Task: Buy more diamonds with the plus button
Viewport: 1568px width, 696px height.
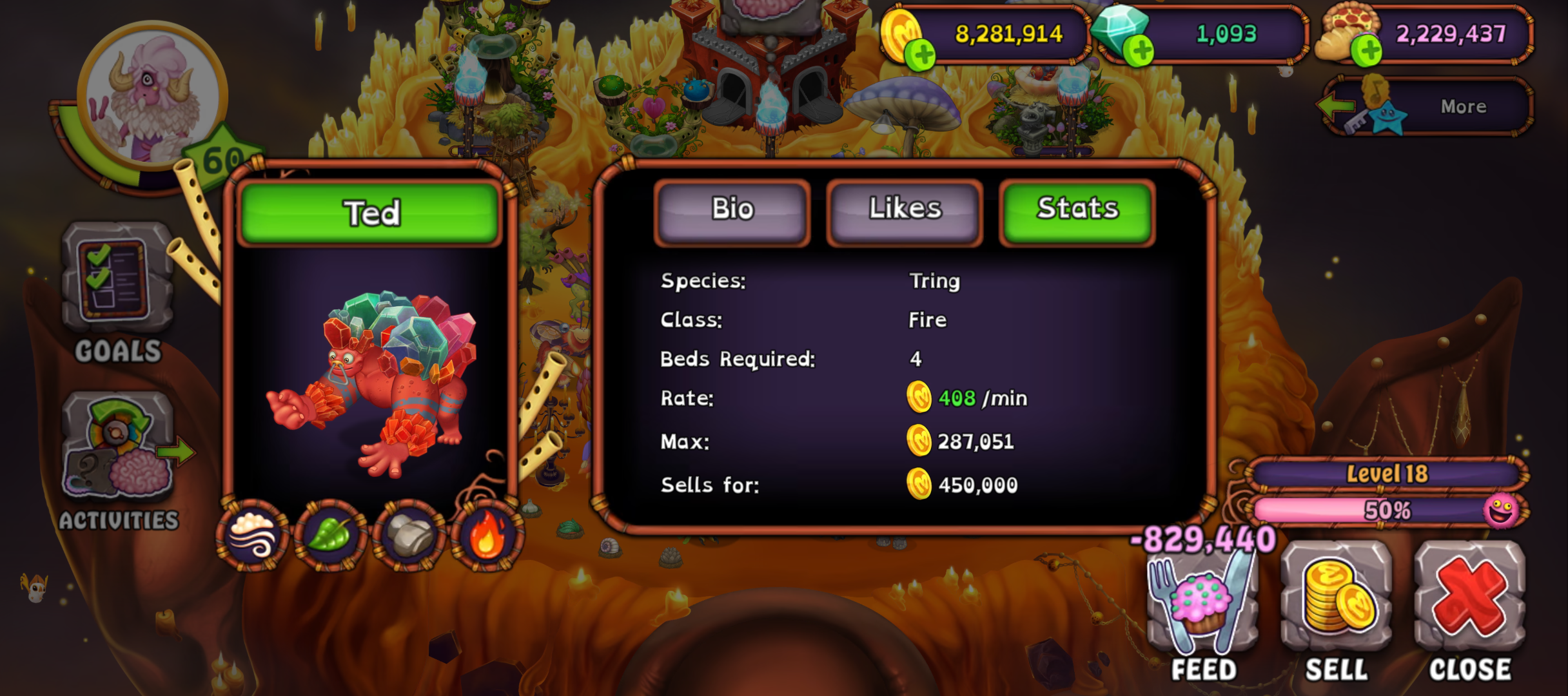Action: click(1139, 52)
